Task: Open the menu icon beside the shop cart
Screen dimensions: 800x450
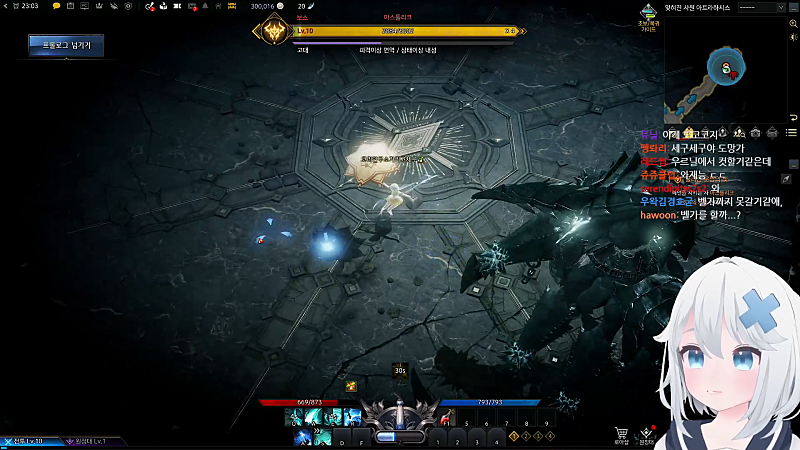Action: [648, 432]
